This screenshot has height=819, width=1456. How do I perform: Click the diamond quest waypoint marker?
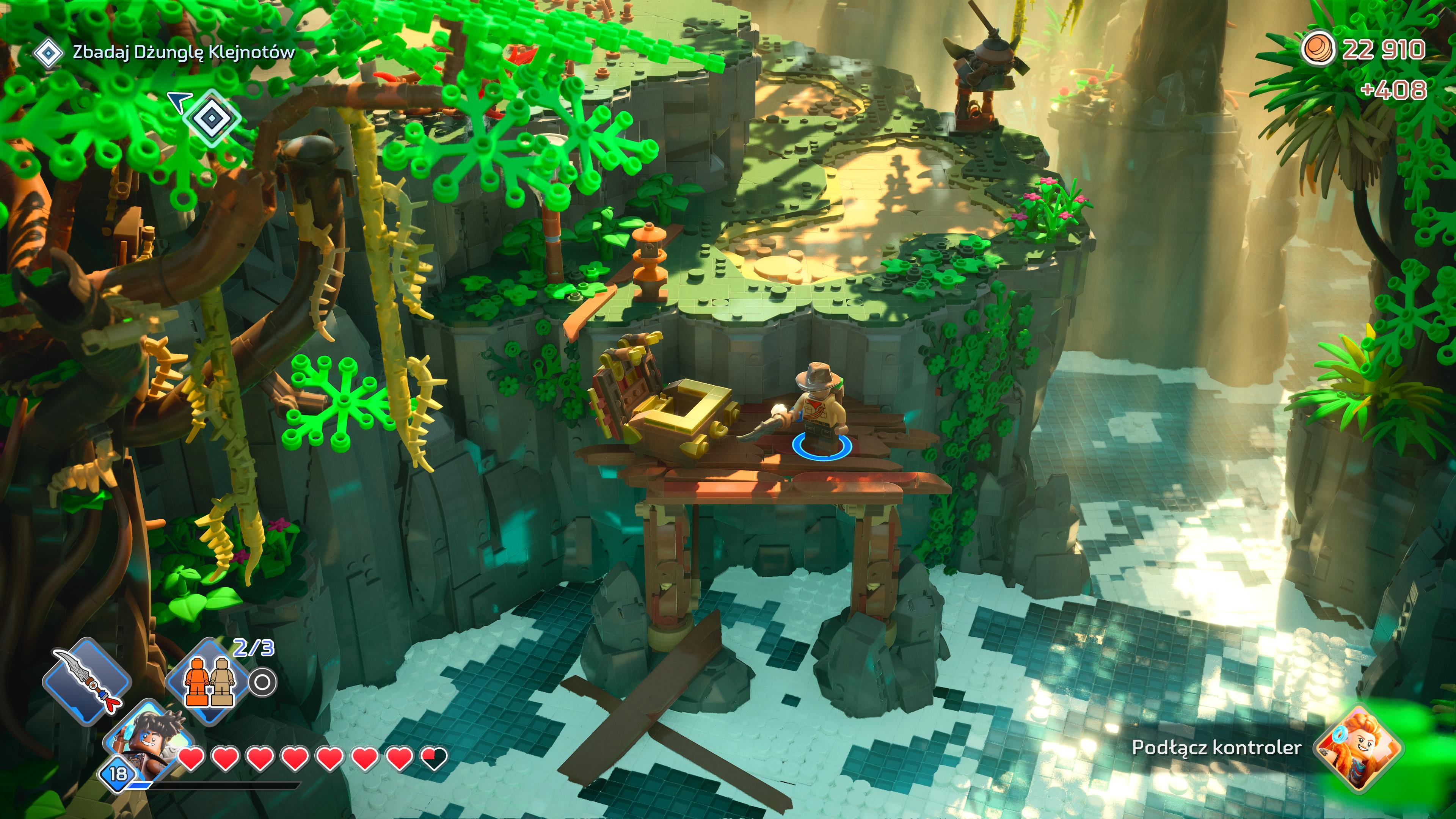211,118
